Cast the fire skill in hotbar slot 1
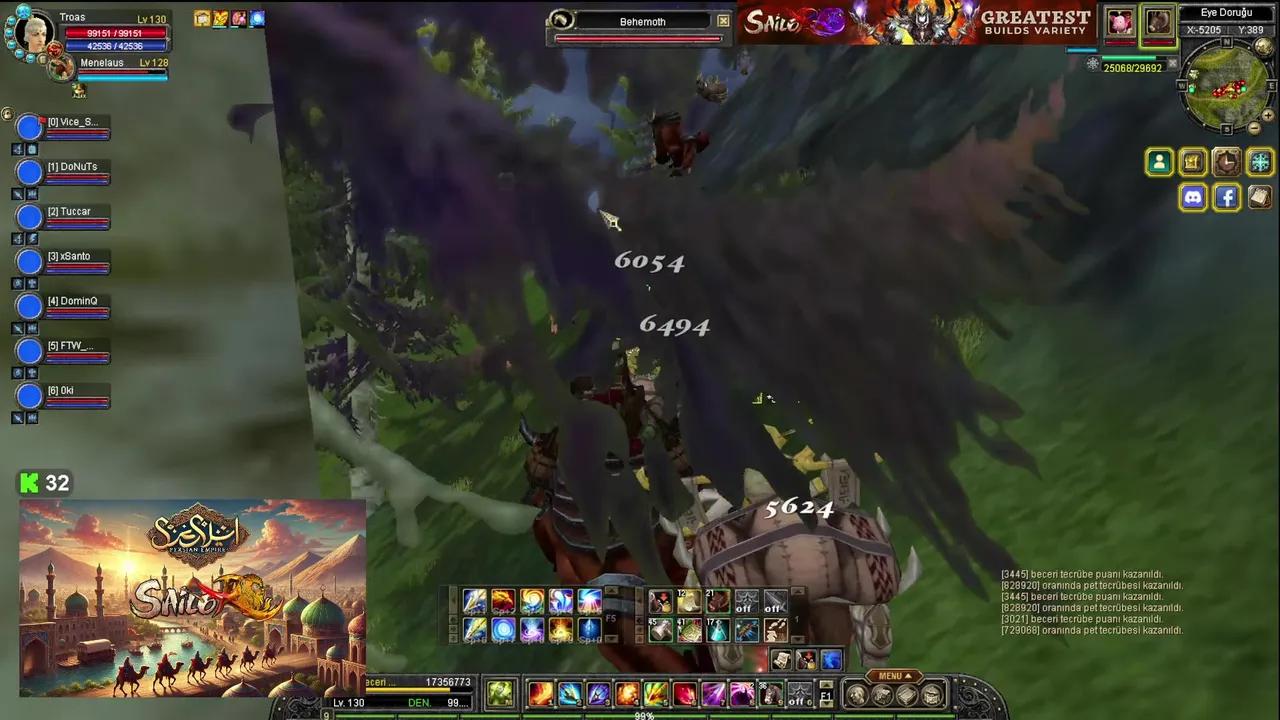Viewport: 1280px width, 720px height. click(x=540, y=695)
